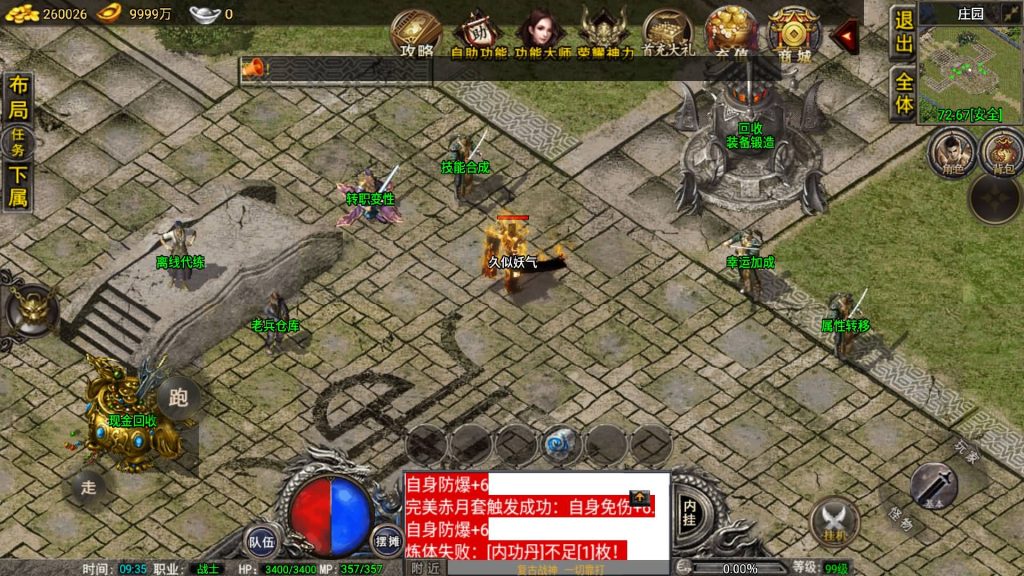Image resolution: width=1024 pixels, height=576 pixels.
Task: Switch movement to 跑 run mode
Action: [179, 398]
